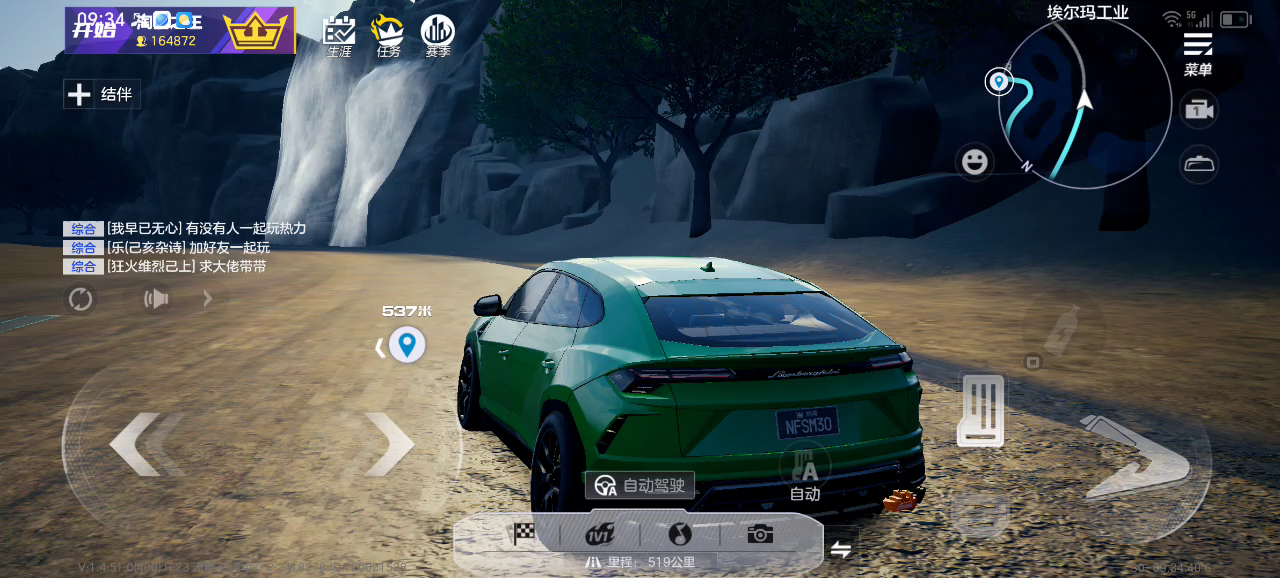Switch camera view with the camcorder icon
This screenshot has height=578, width=1280.
(1198, 110)
